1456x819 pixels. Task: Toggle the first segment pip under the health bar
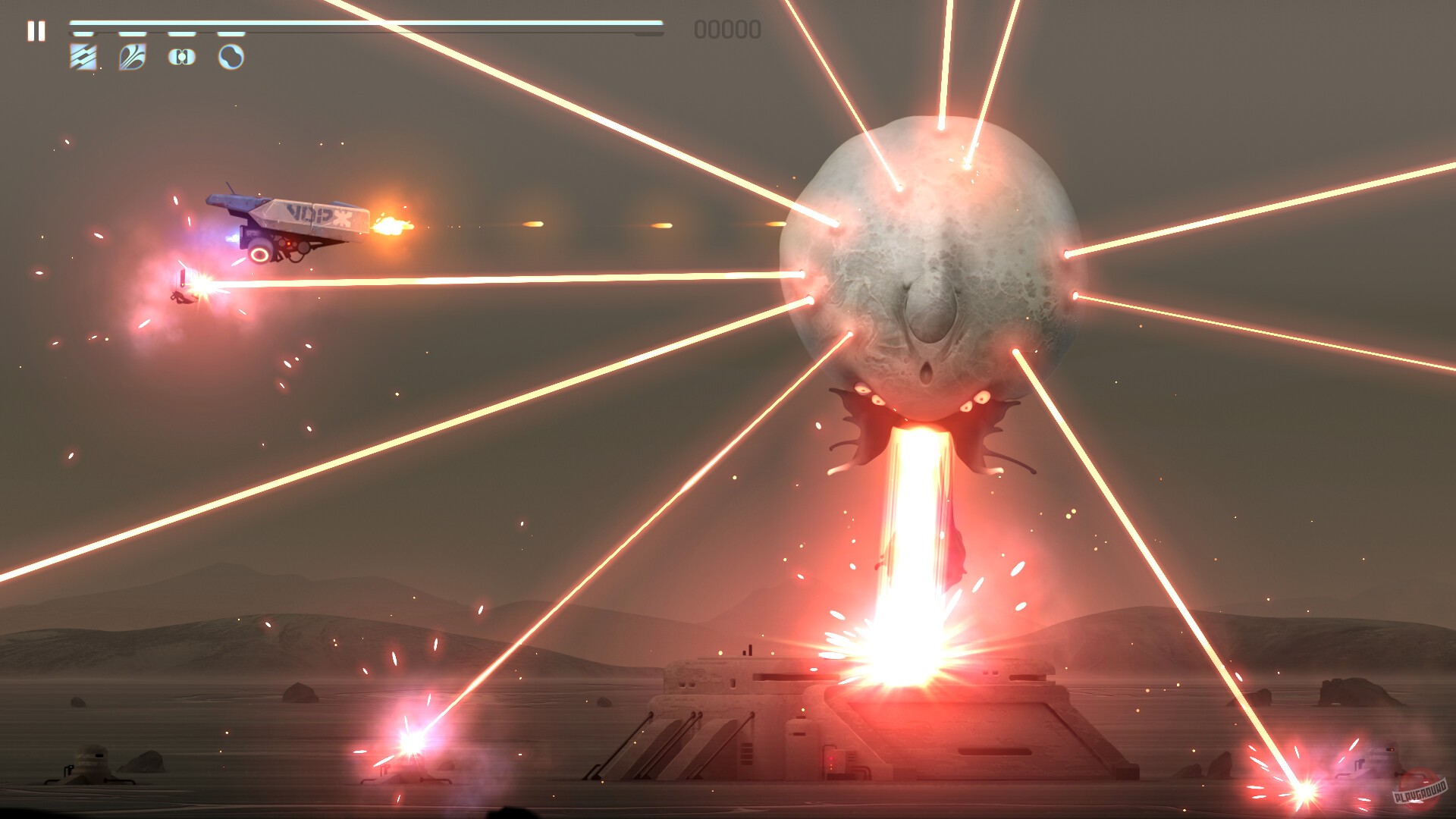click(81, 34)
